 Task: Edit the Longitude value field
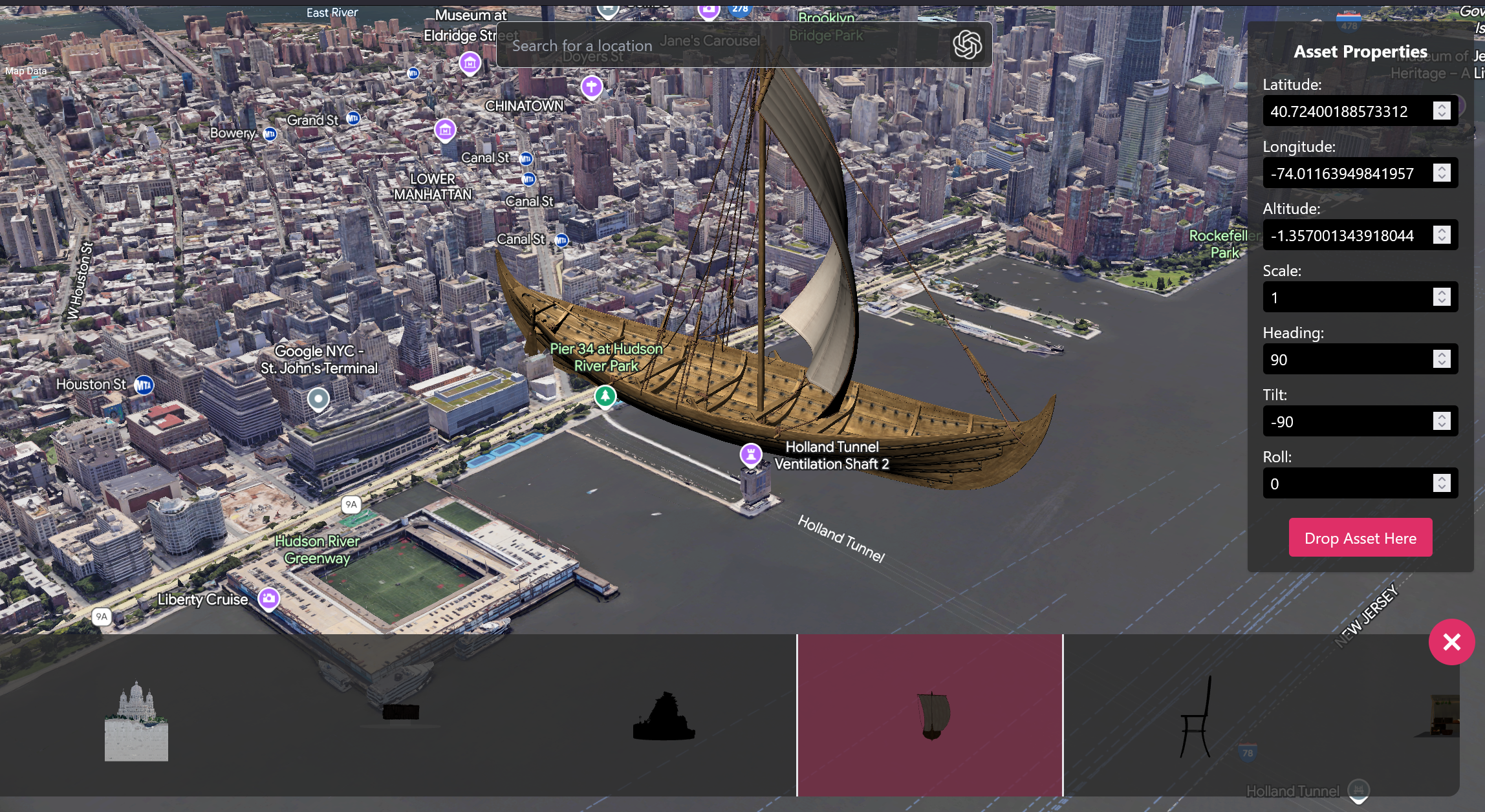1347,173
